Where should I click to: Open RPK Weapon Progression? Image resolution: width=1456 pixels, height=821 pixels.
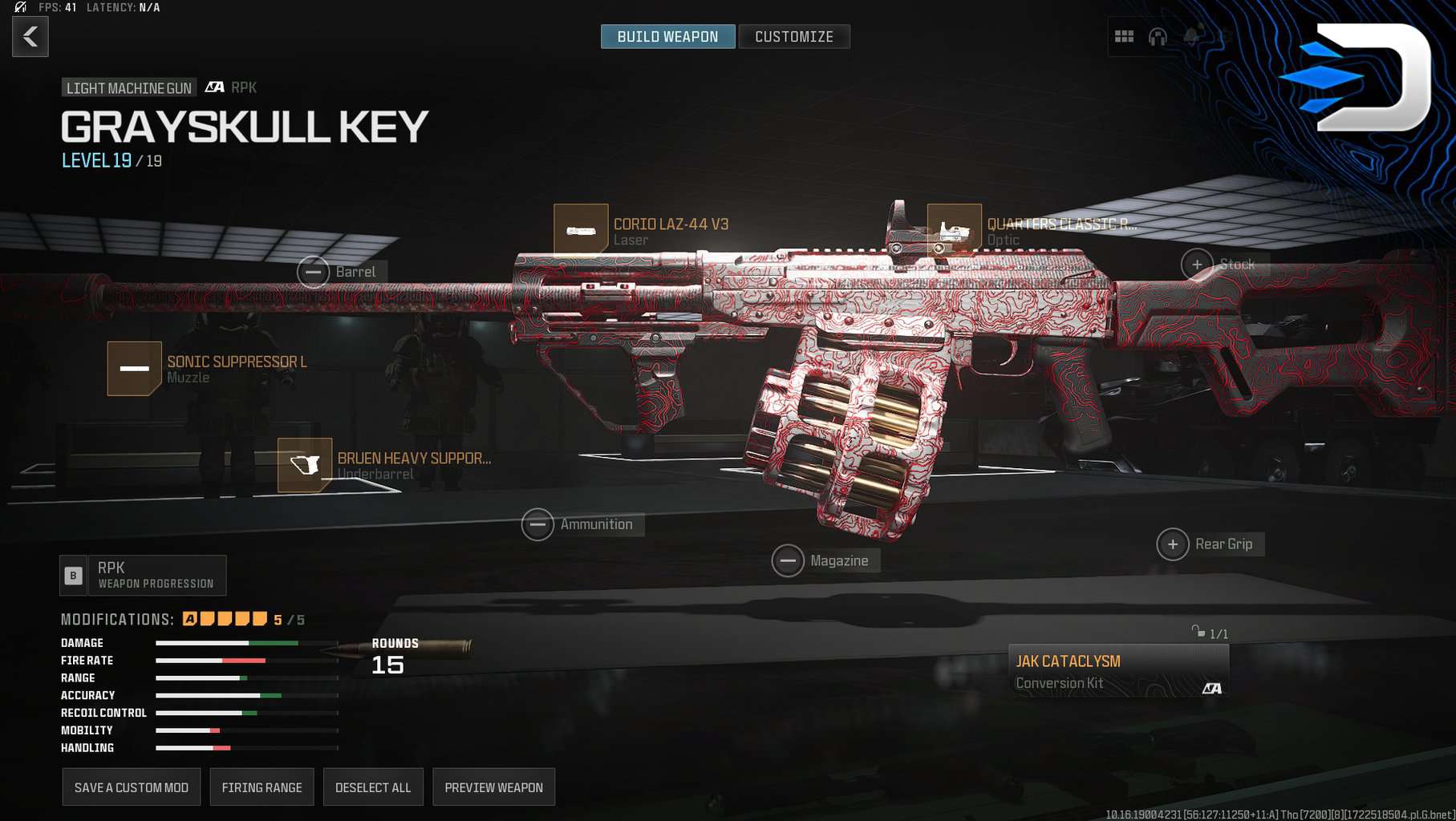tap(143, 576)
